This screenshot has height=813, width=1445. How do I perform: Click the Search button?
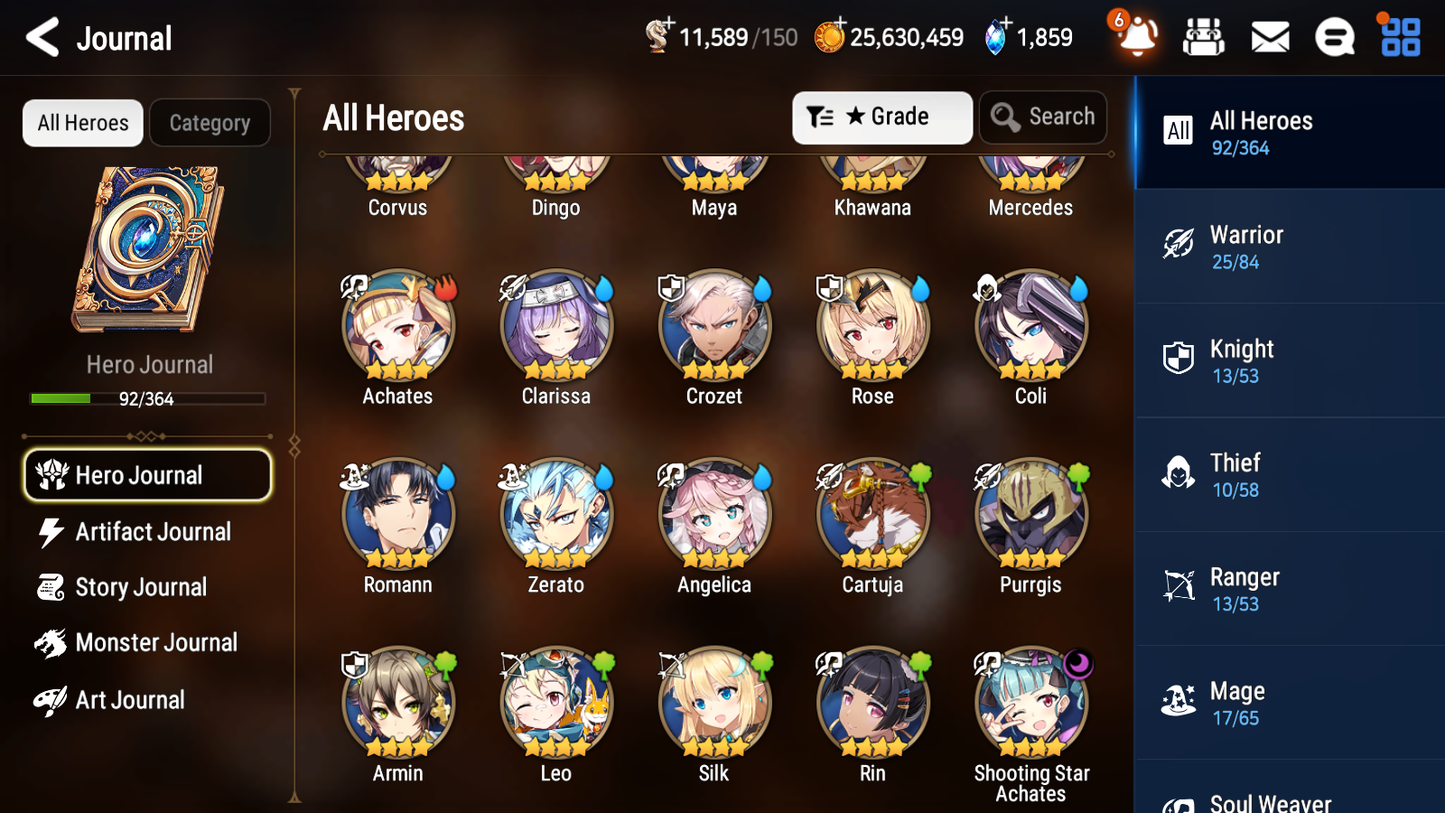[x=1043, y=117]
